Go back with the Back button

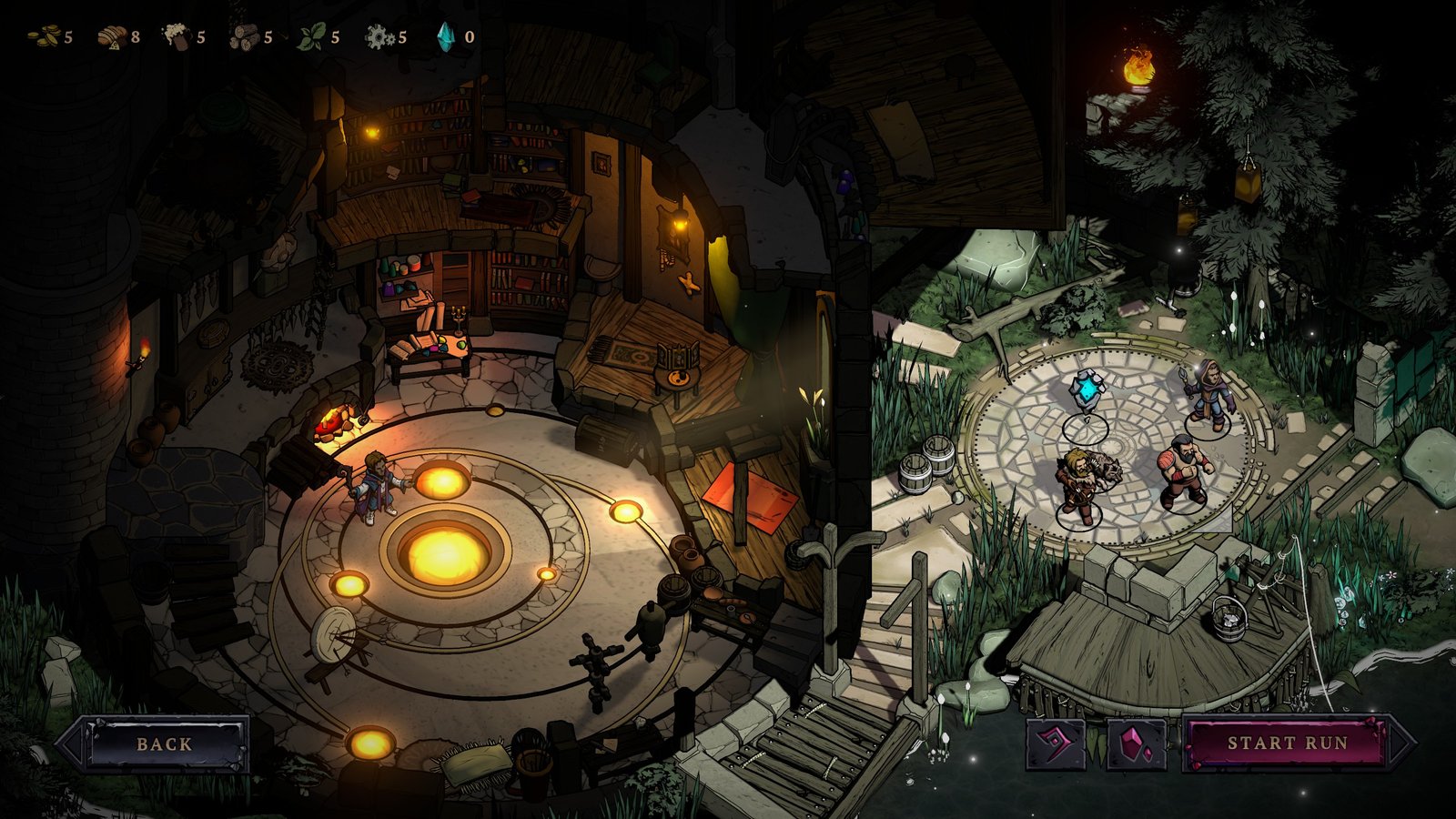(165, 743)
